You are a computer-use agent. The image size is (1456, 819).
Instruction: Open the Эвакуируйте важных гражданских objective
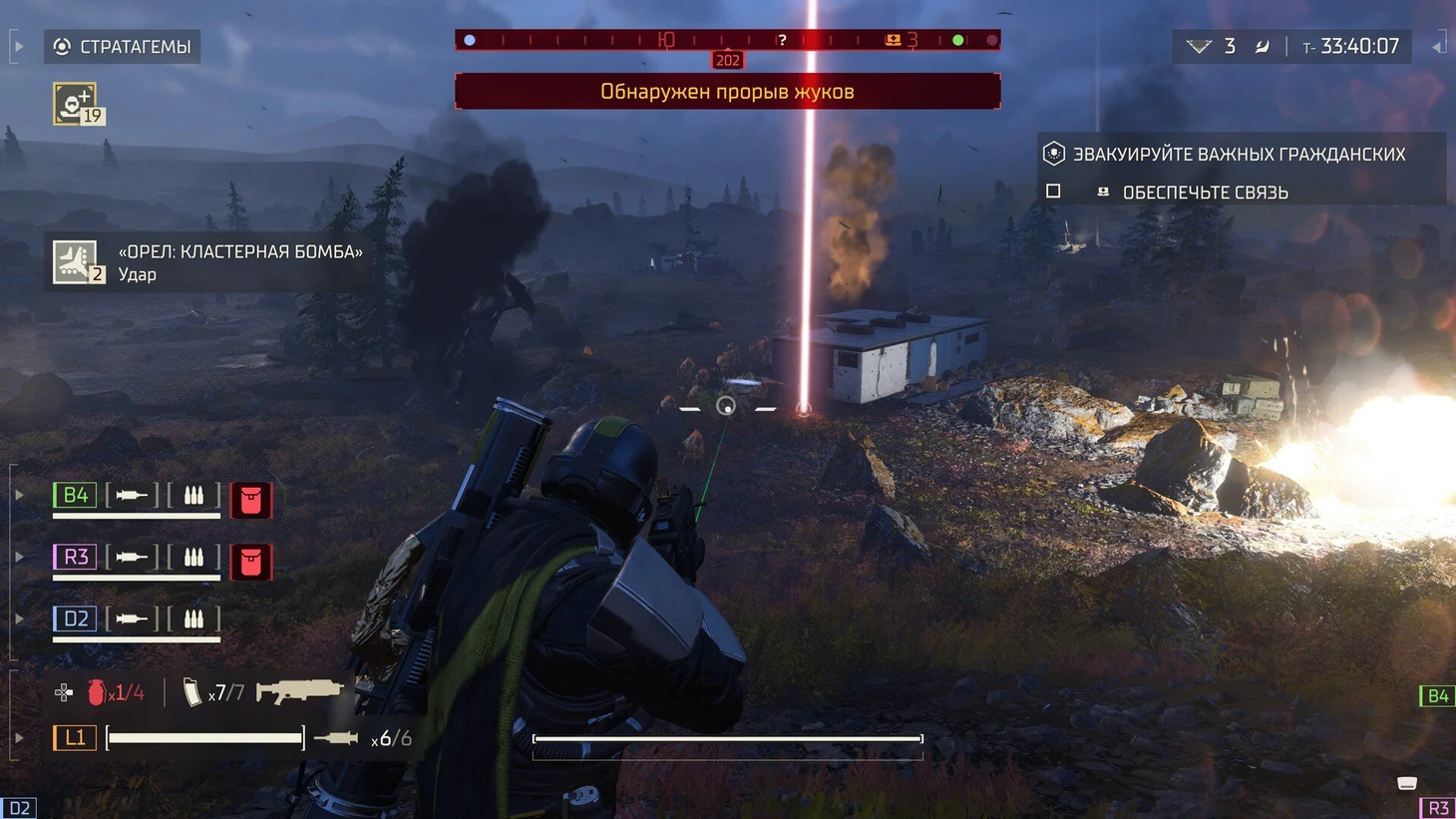click(1239, 155)
